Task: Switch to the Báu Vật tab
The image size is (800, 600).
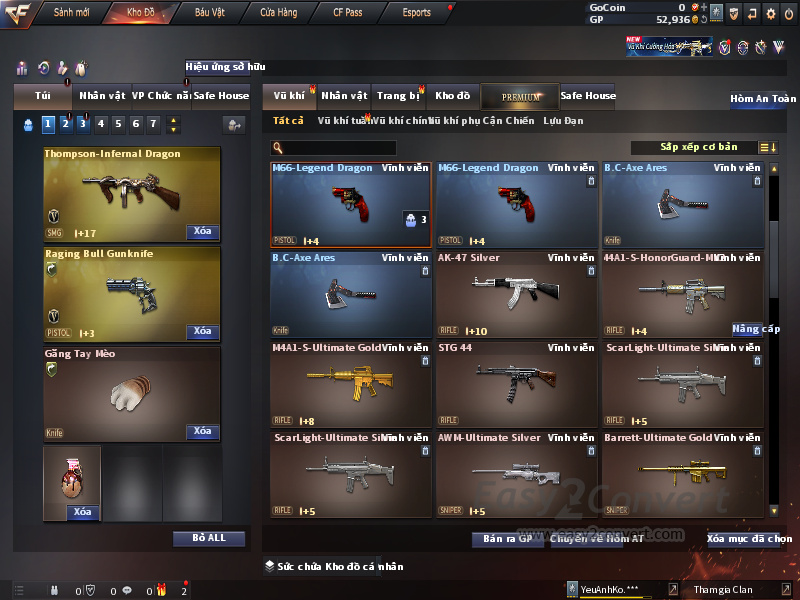Action: tap(210, 13)
